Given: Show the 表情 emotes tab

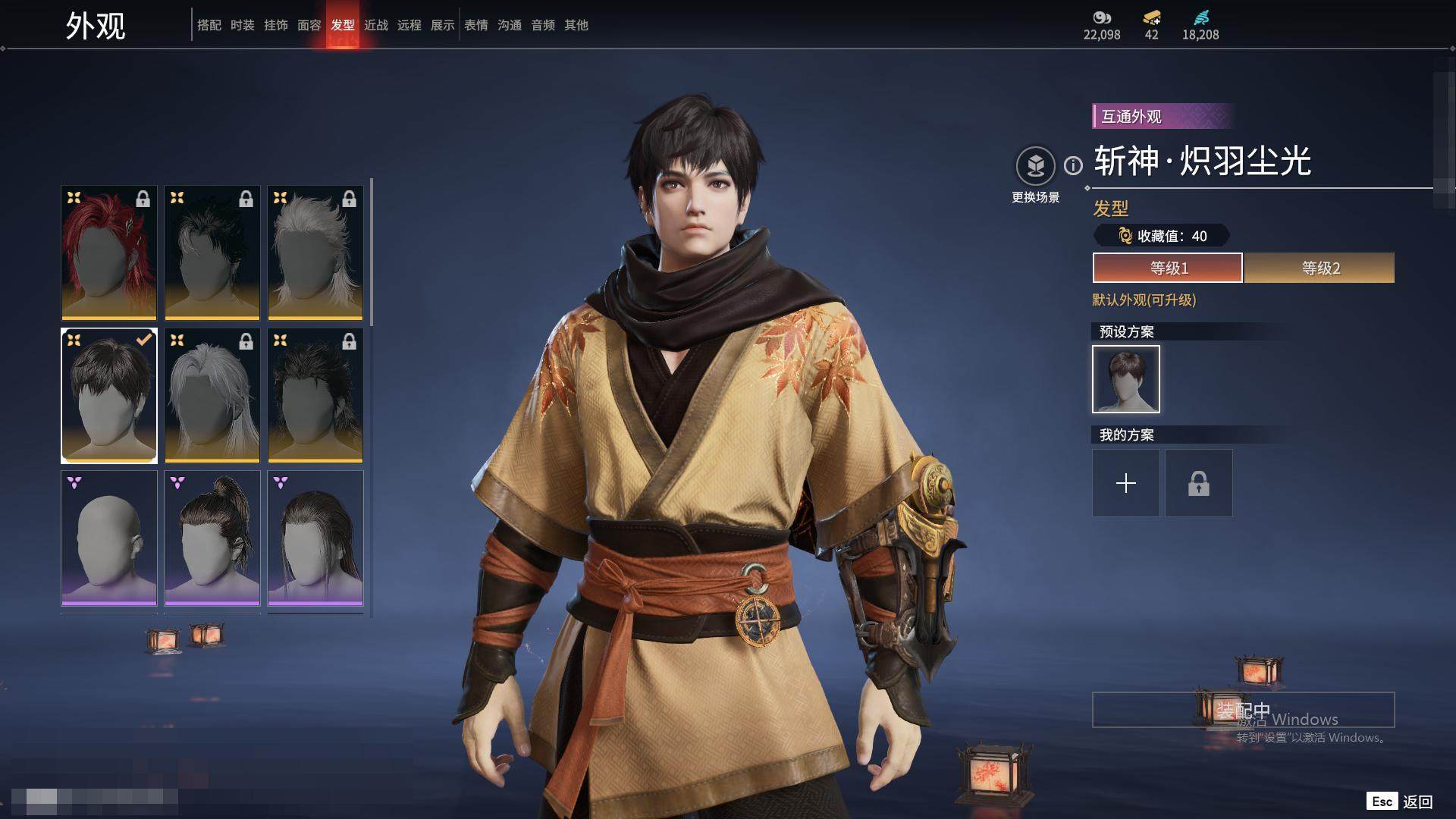Looking at the screenshot, I should point(476,25).
